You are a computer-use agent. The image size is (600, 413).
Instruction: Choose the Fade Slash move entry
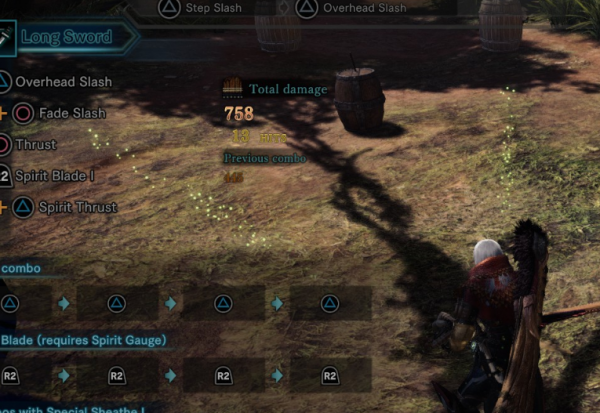[x=71, y=113]
